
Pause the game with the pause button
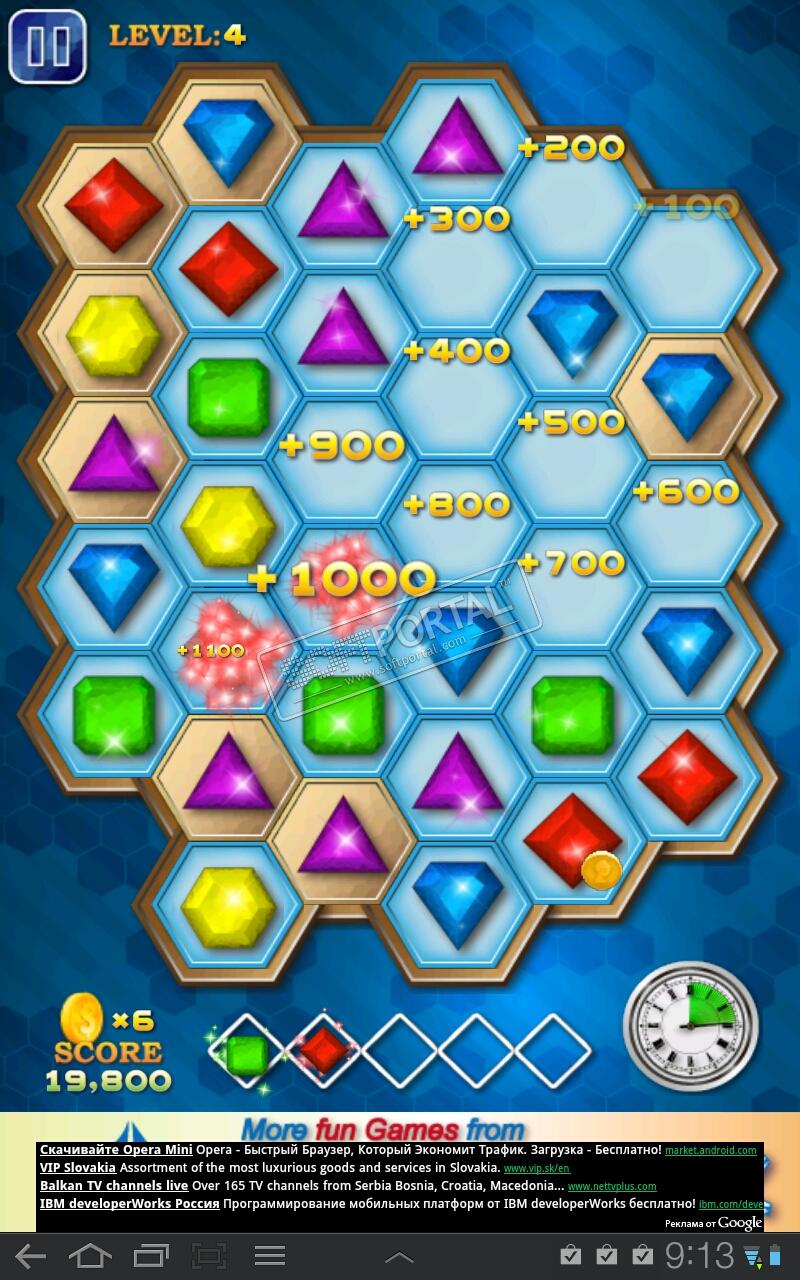coord(47,46)
